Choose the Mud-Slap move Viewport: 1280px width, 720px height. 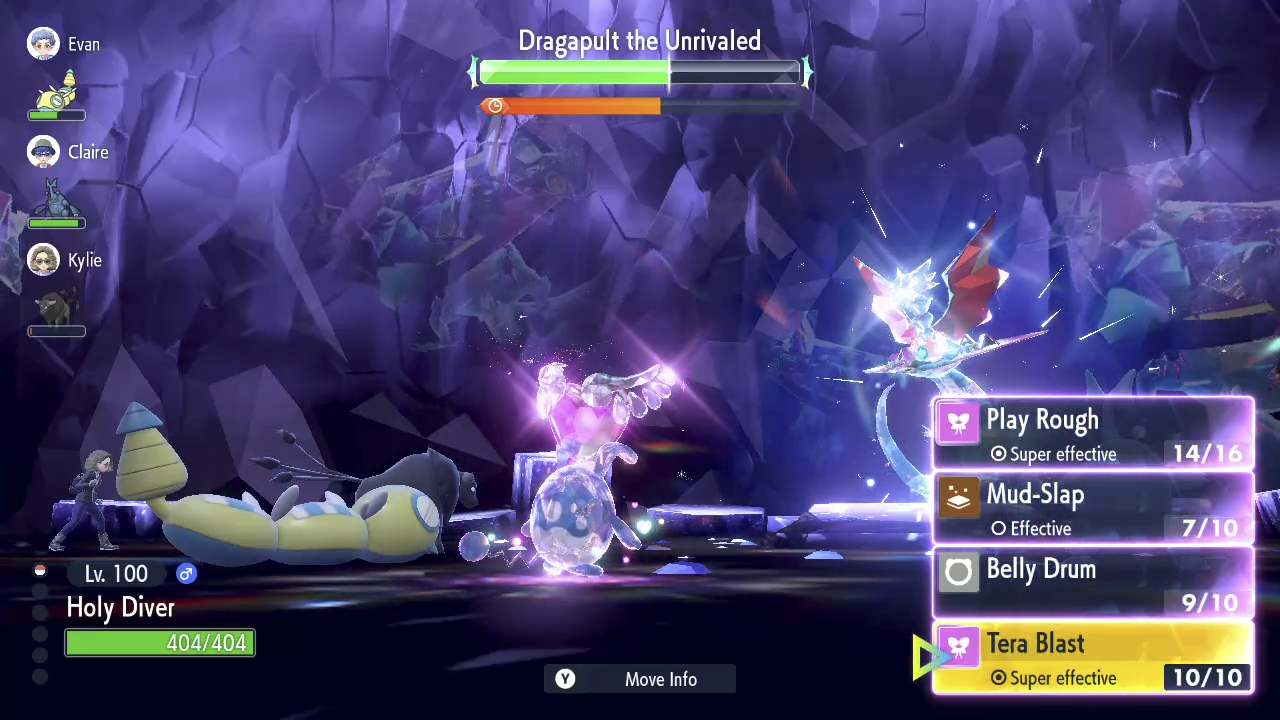coord(1093,509)
